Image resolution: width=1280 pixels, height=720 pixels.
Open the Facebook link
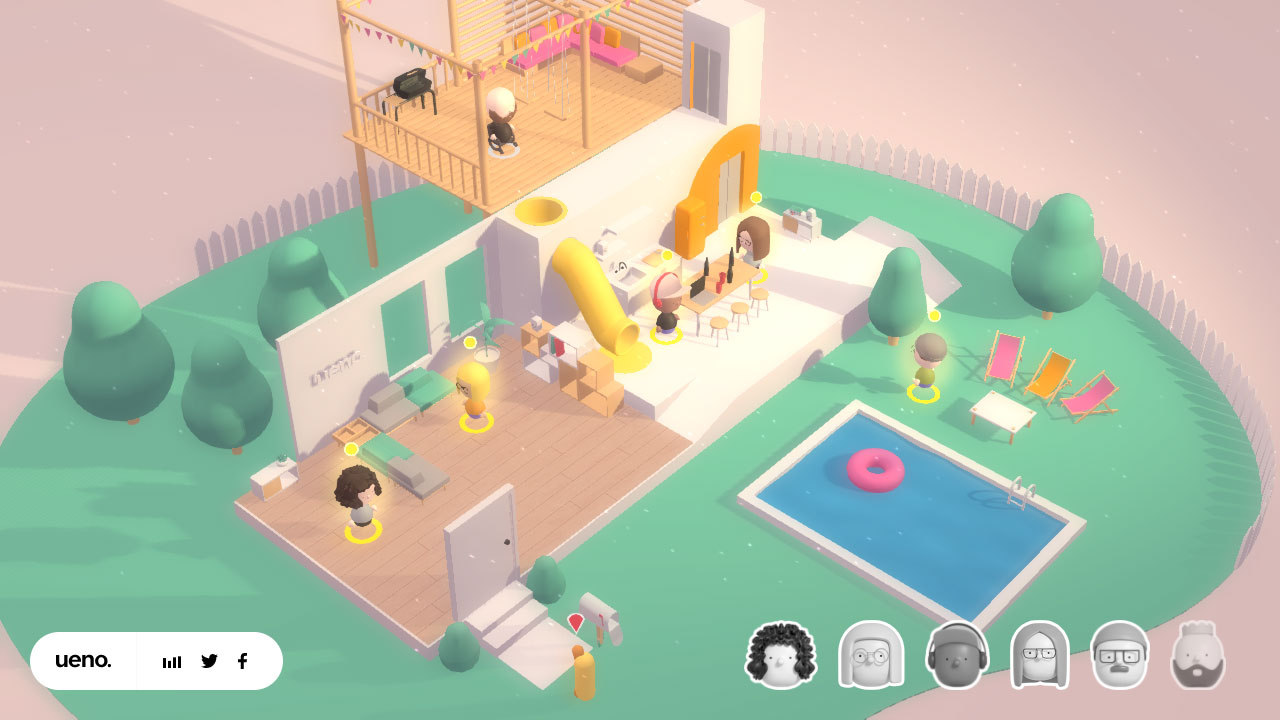(242, 661)
